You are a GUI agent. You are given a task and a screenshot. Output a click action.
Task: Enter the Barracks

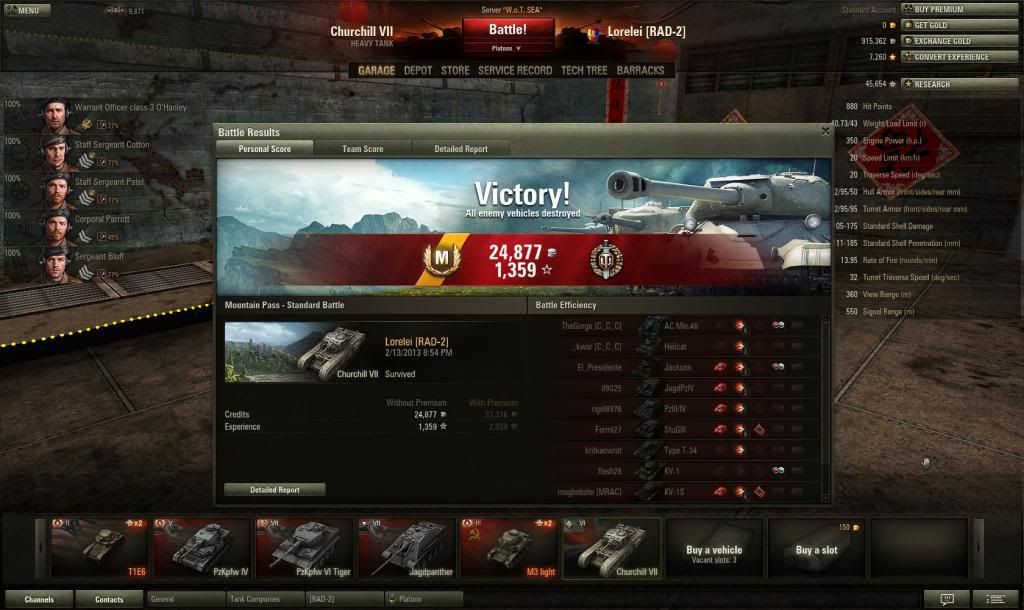pyautogui.click(x=640, y=71)
